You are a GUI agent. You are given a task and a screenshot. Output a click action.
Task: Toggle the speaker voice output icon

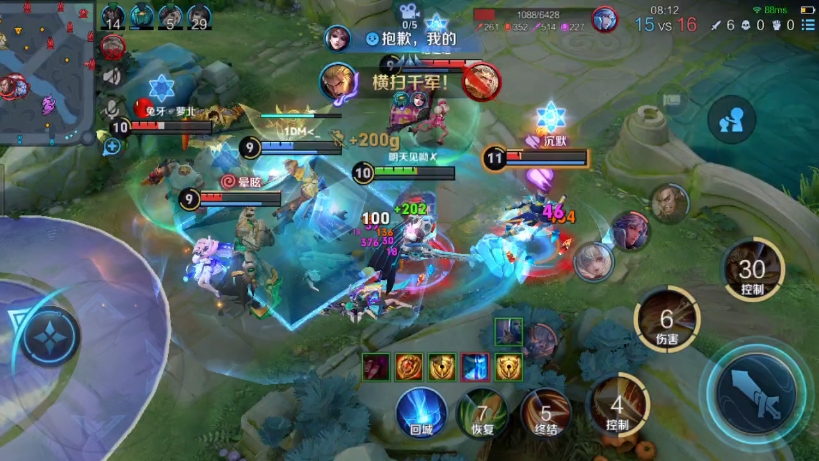pos(113,75)
